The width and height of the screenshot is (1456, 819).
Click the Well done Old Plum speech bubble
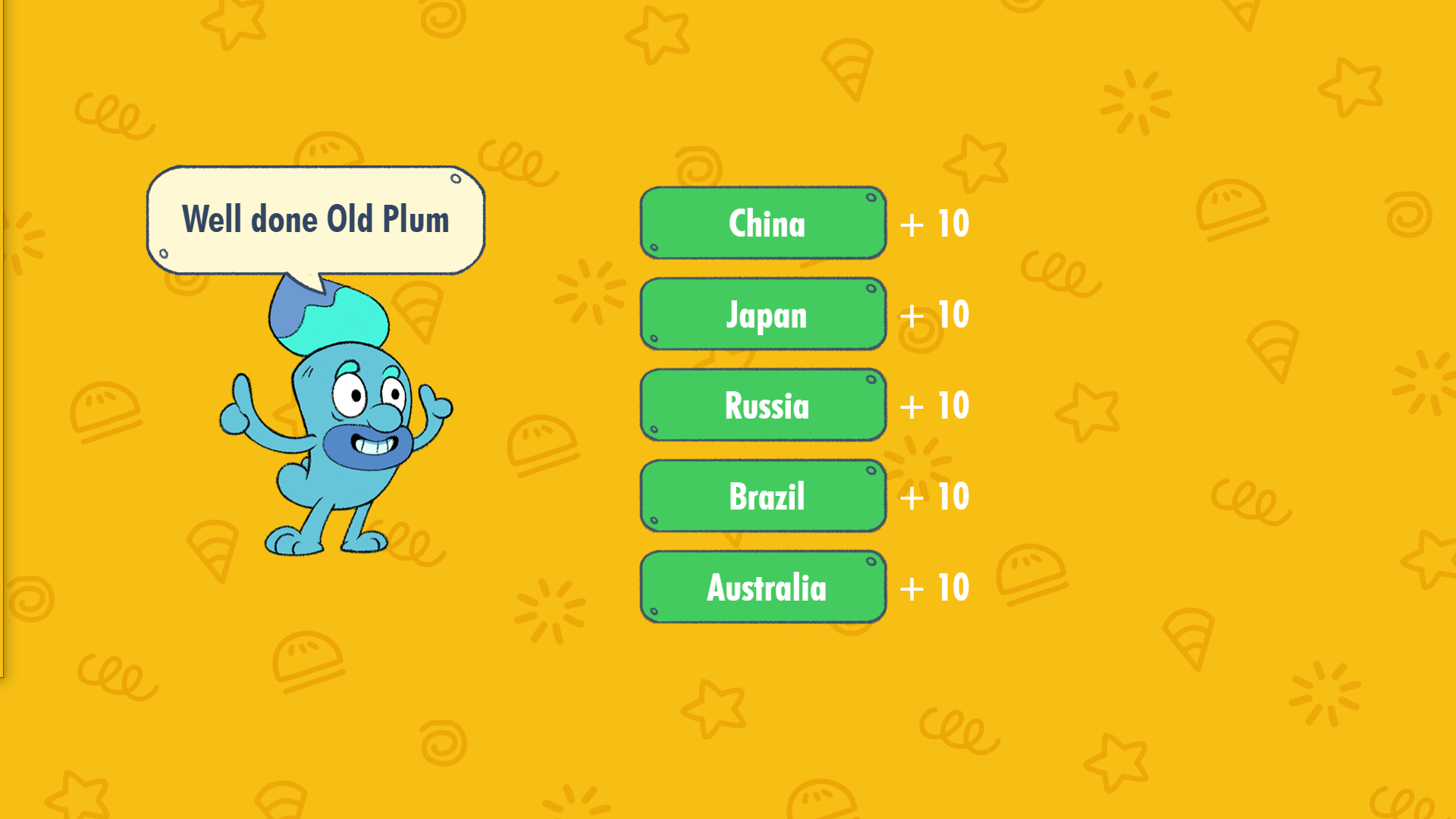(315, 220)
